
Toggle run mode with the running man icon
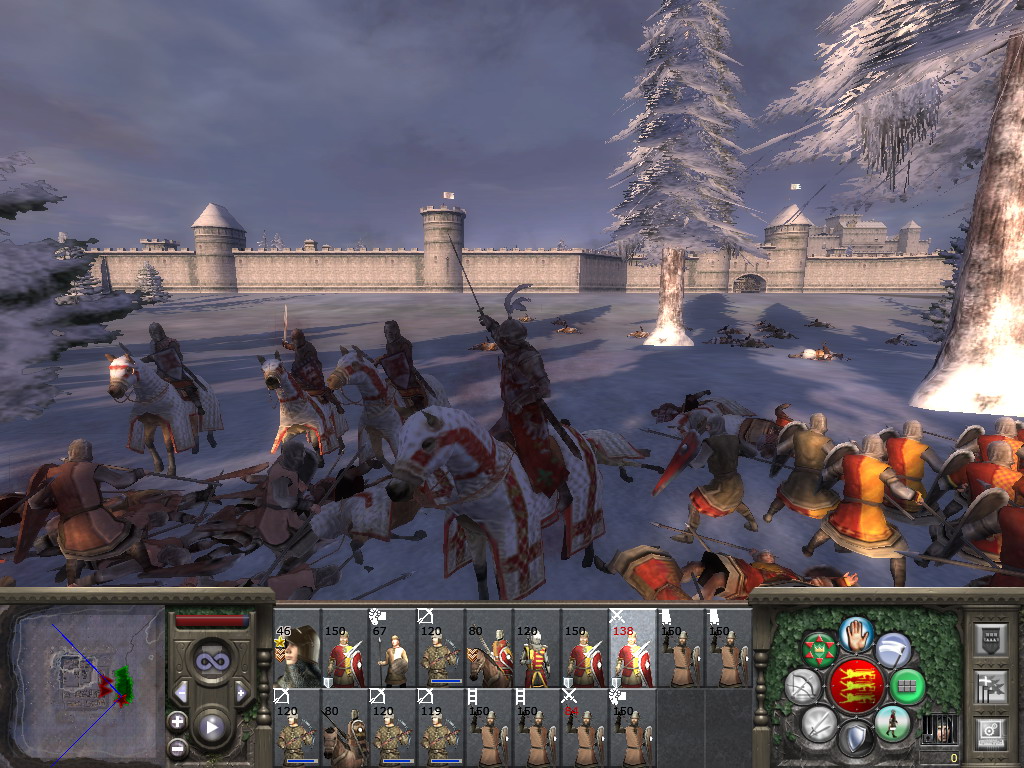(x=892, y=722)
